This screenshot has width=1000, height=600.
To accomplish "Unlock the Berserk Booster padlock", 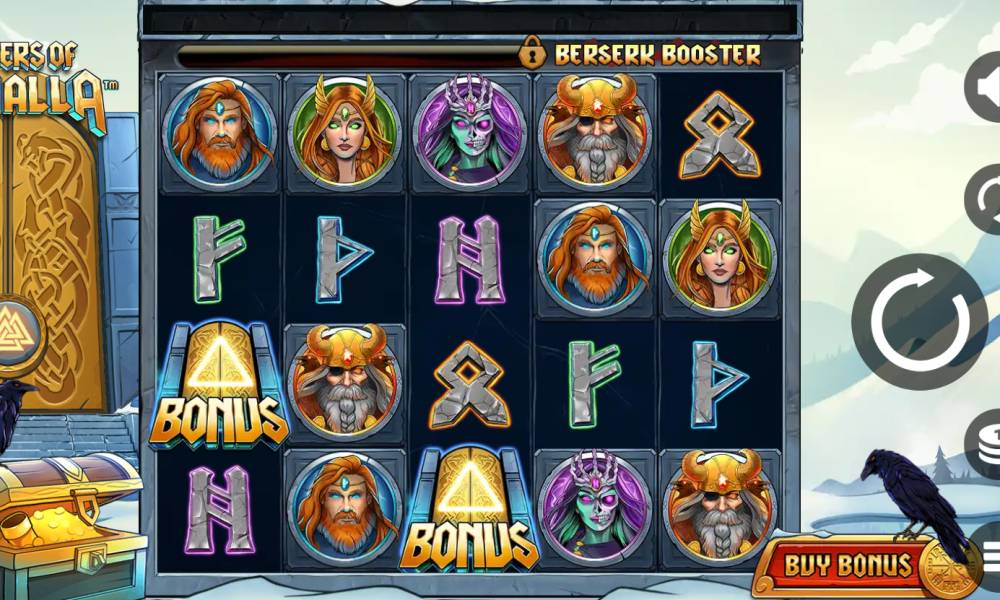I will 534,53.
